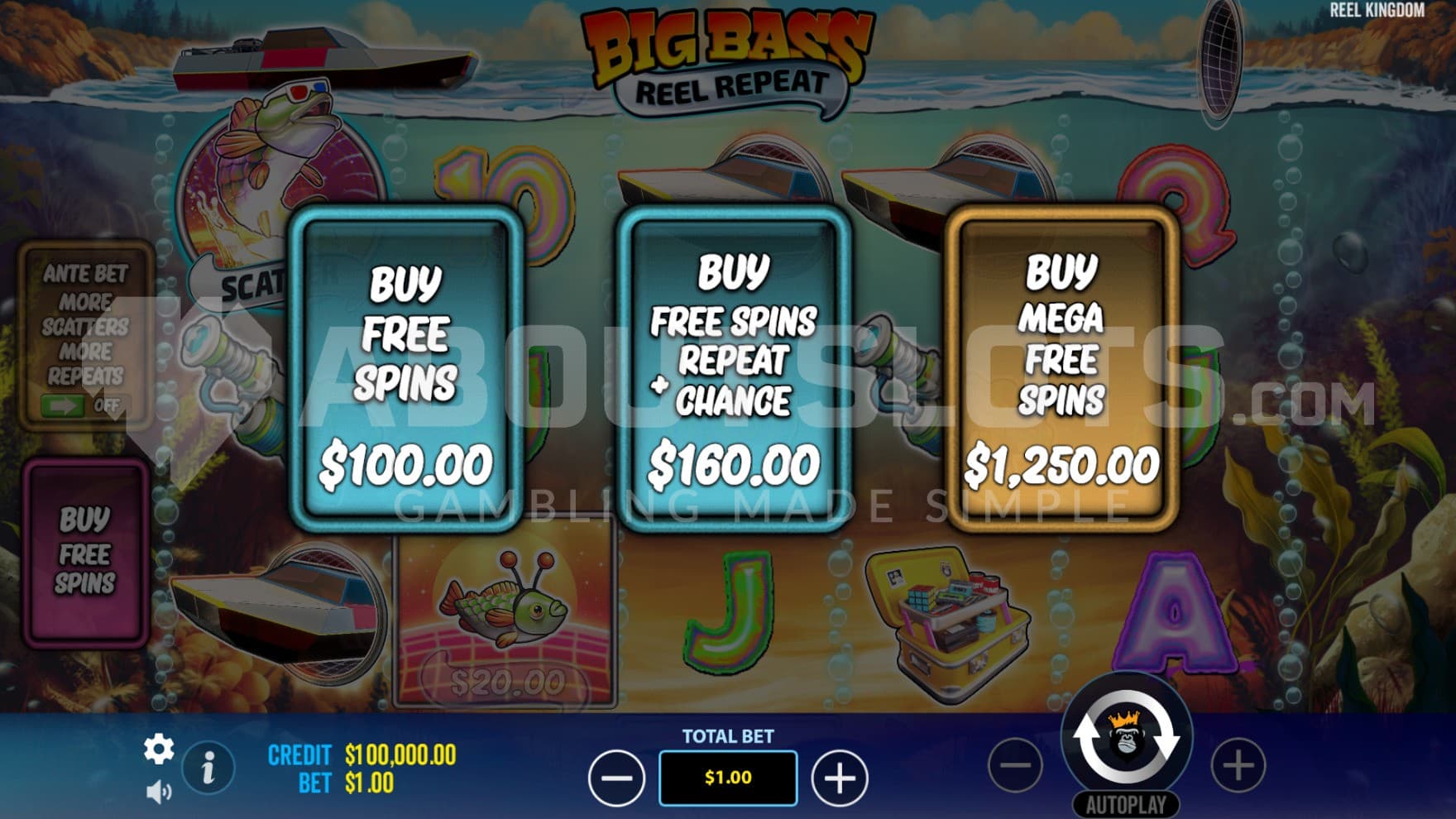Select Buy Mega Free Spins for $1,250.00
Image resolution: width=1456 pixels, height=819 pixels.
click(x=1061, y=368)
